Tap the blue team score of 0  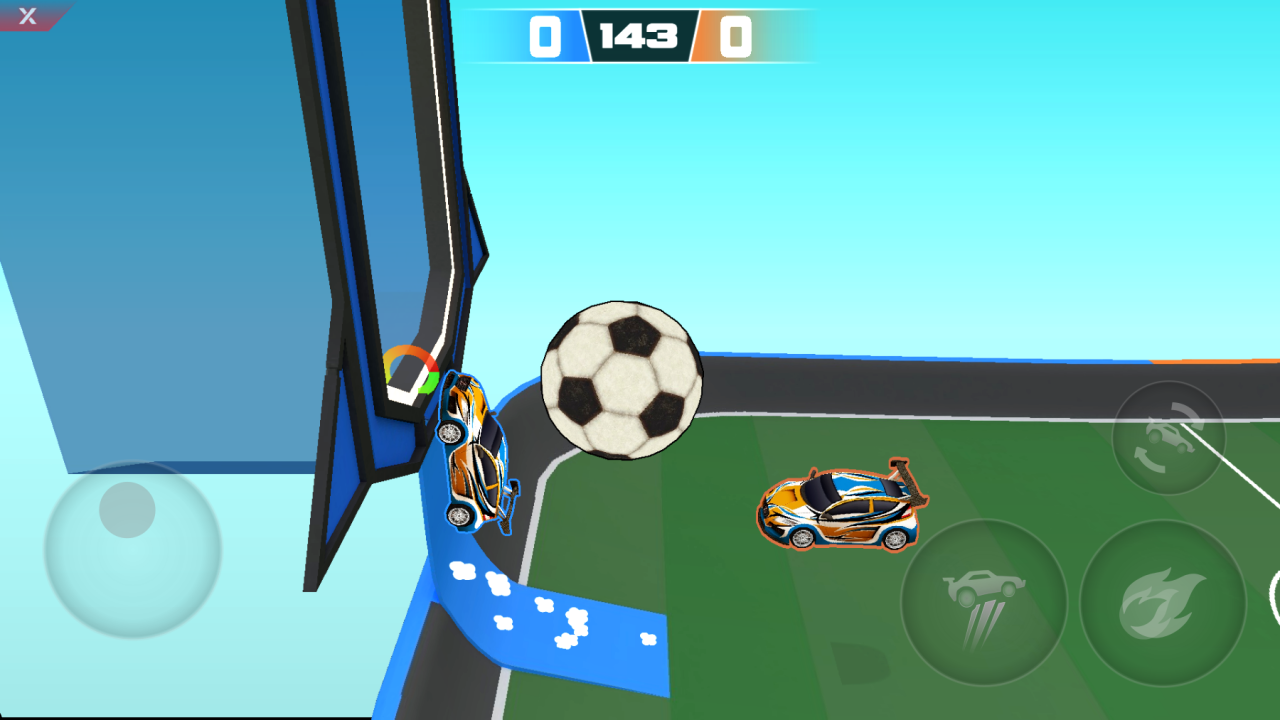click(x=543, y=38)
